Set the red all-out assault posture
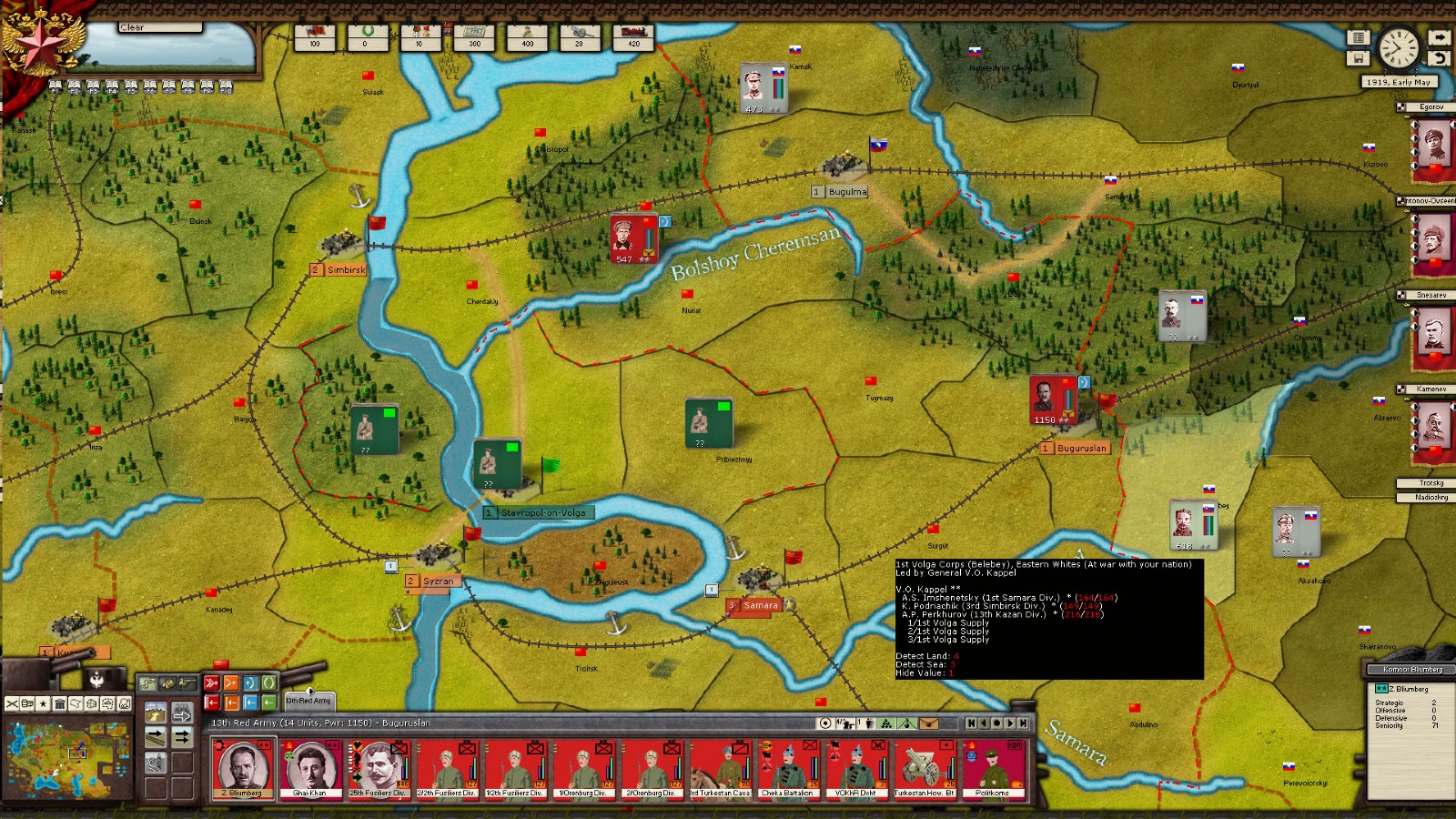1456x819 pixels. pyautogui.click(x=211, y=683)
